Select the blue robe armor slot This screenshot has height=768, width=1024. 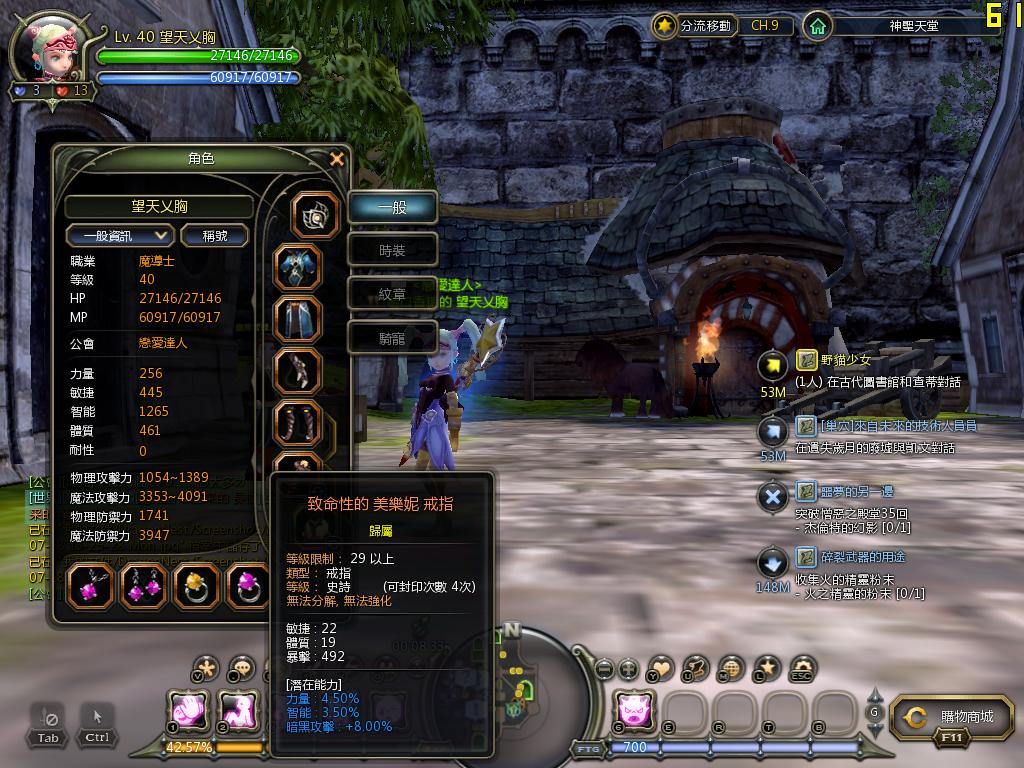click(x=298, y=268)
